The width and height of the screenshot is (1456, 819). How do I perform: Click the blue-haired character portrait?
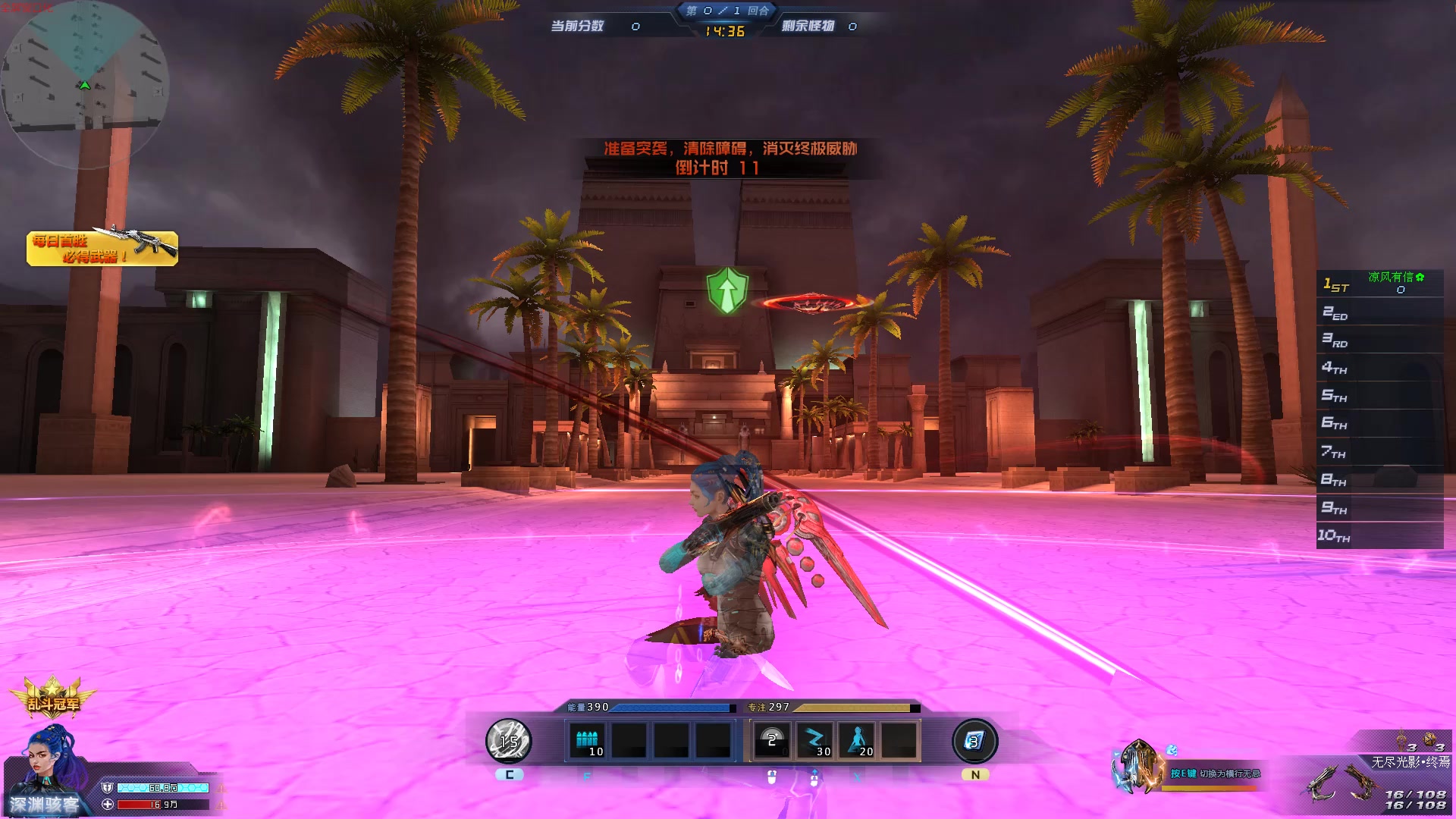point(53,762)
